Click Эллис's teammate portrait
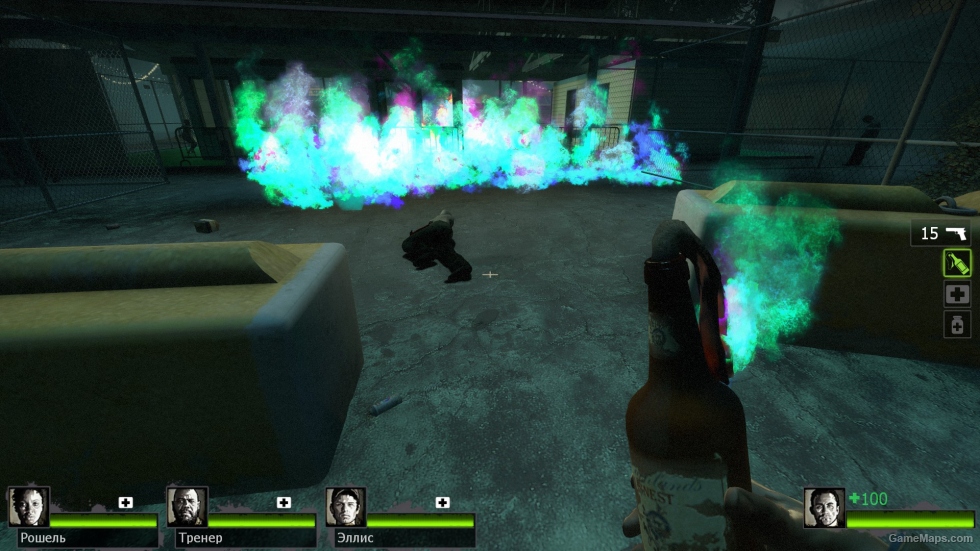The image size is (980, 551). point(345,507)
